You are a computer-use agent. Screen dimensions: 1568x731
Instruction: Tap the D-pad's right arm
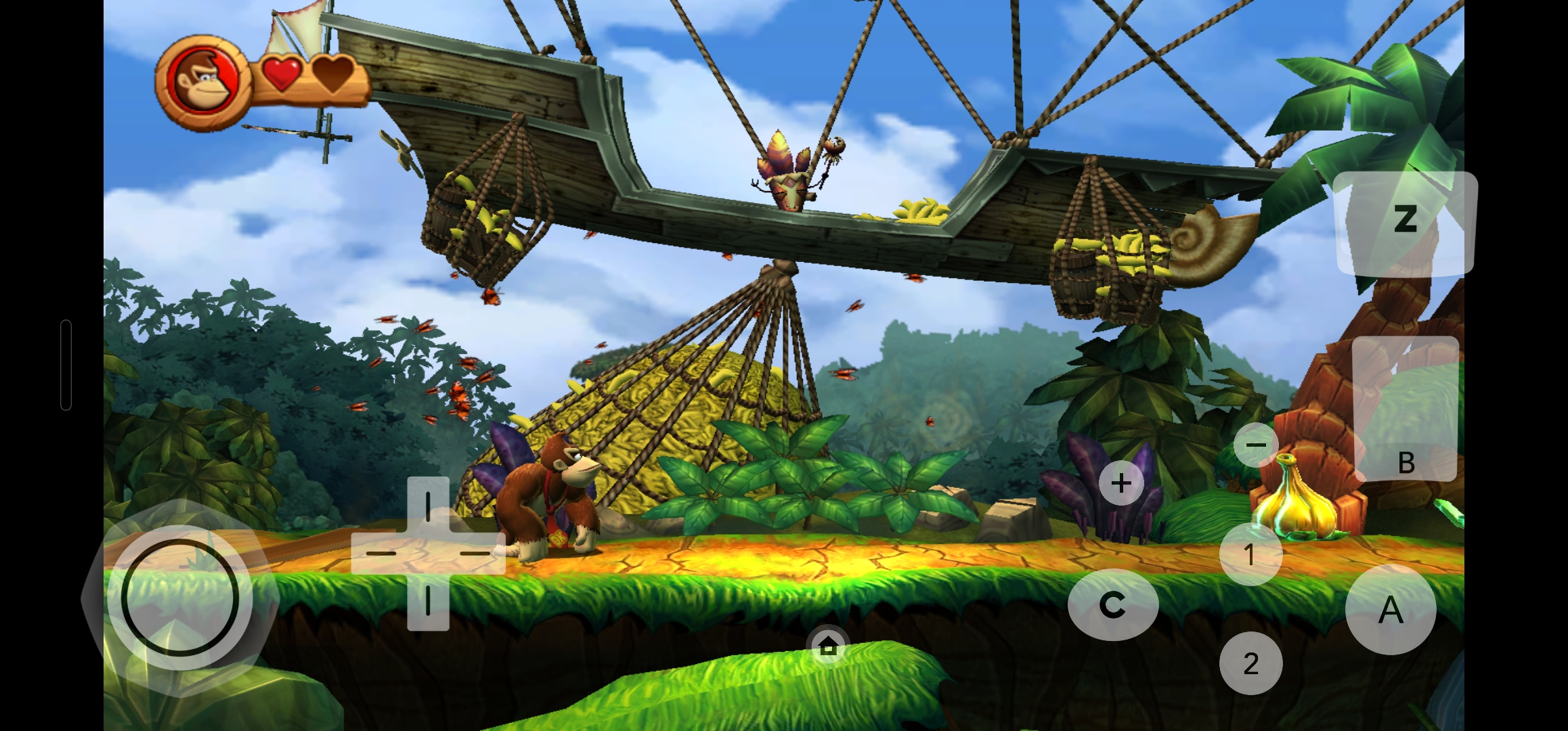pyautogui.click(x=477, y=553)
